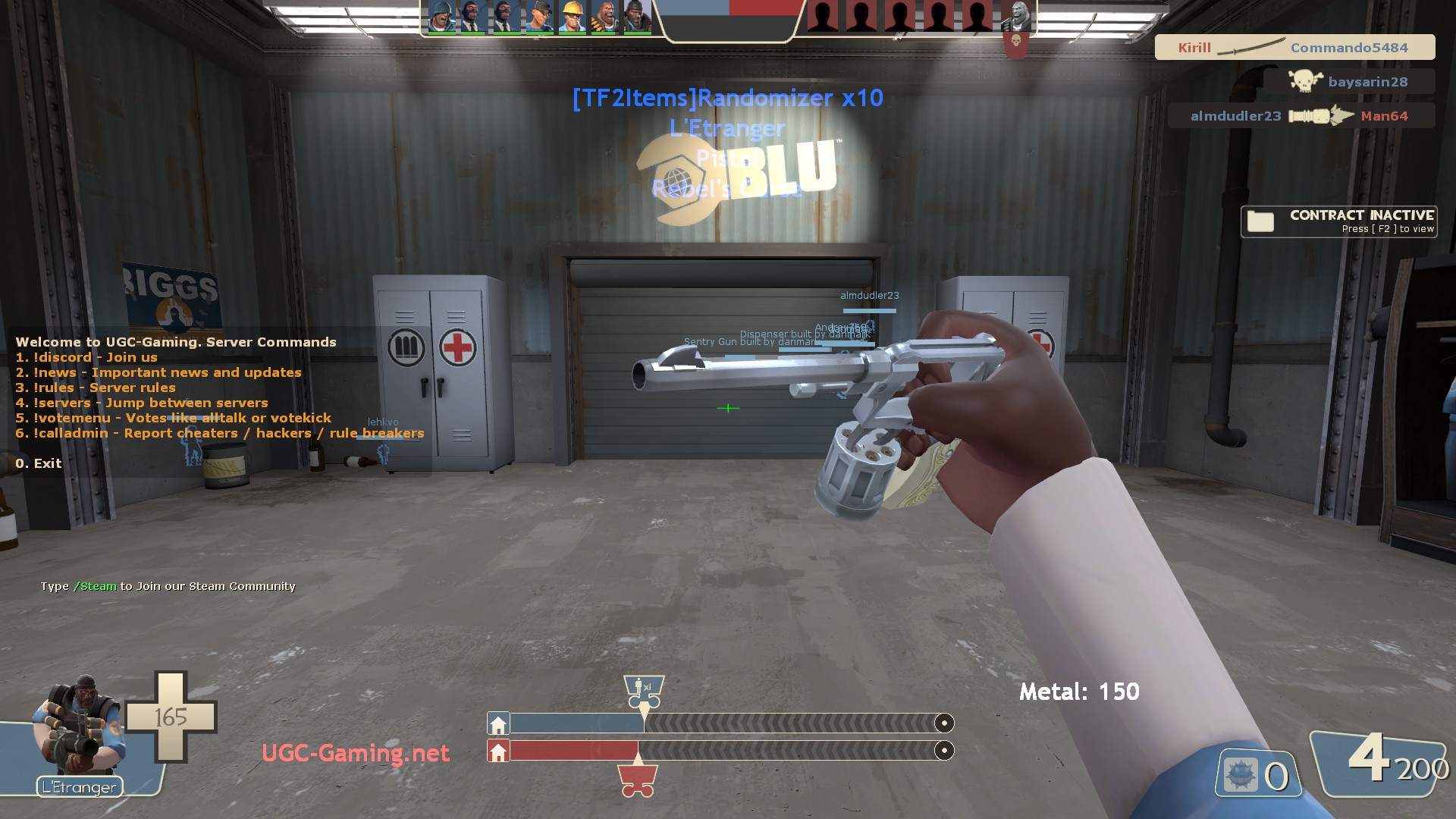
Task: Click the red payload cart marker
Action: pos(637,781)
